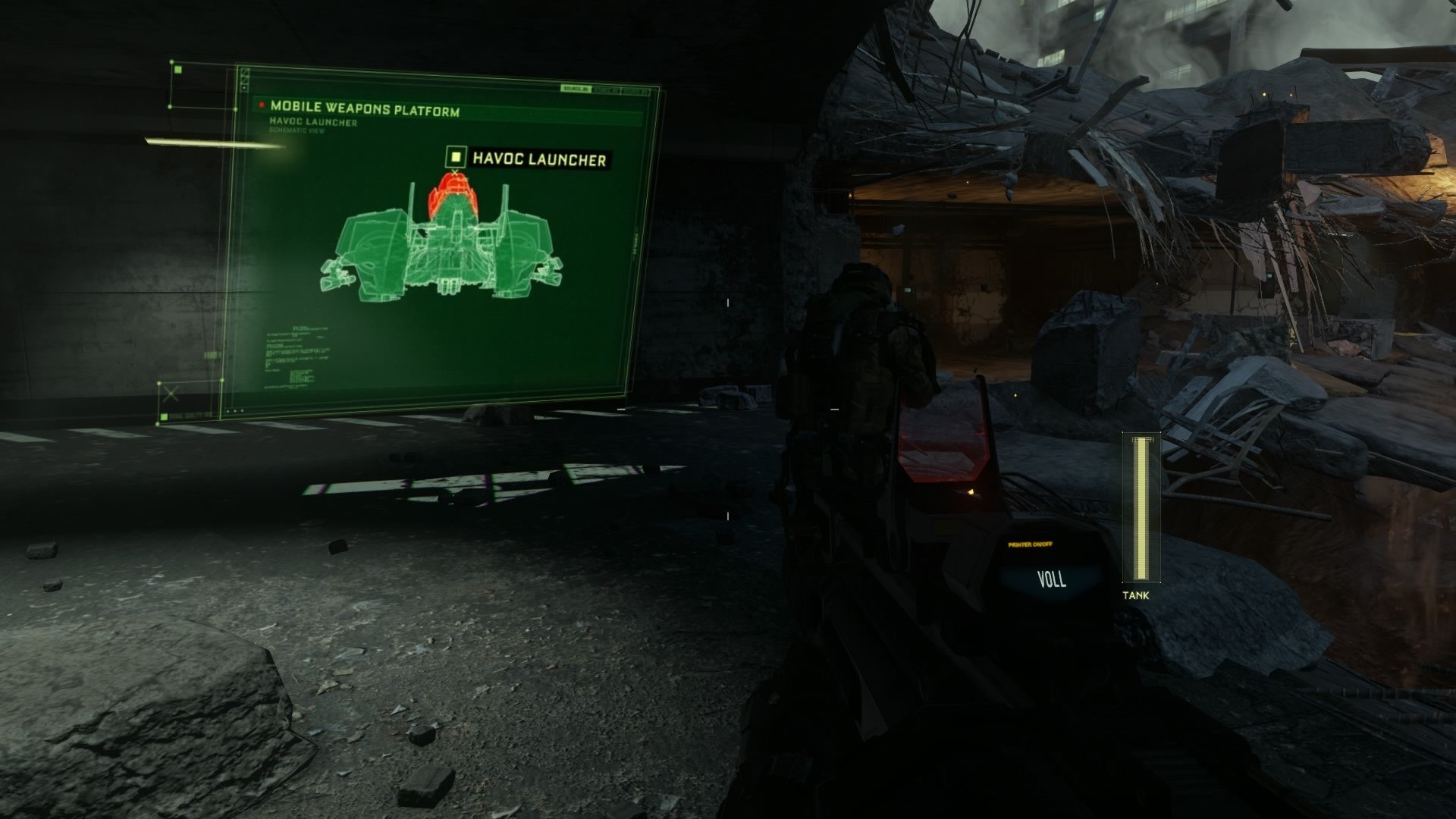Toggle the SOURCE.IN feed indicator
This screenshot has height=819, width=1456.
(x=576, y=89)
